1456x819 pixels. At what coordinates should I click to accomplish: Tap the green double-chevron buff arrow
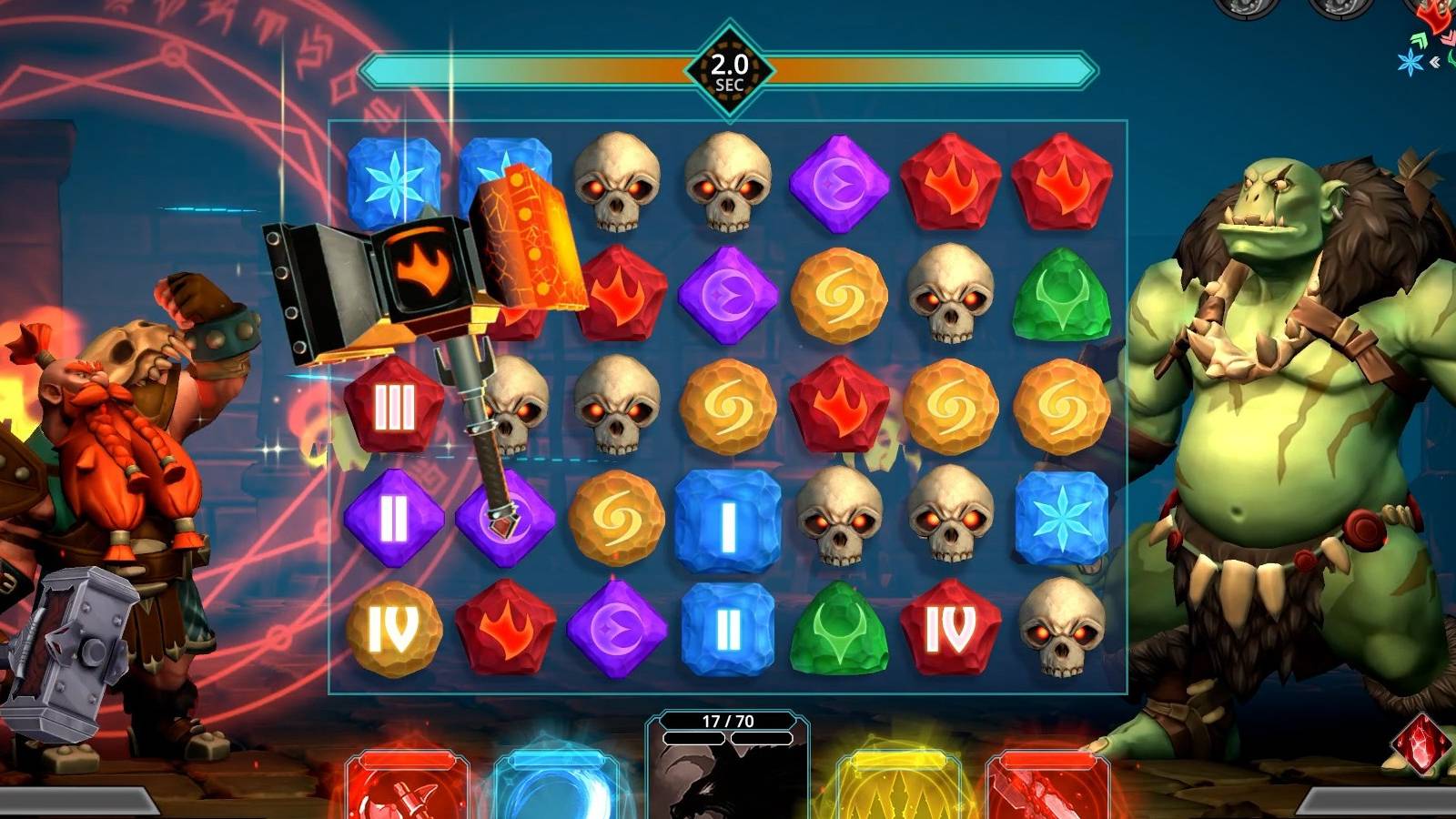[x=1419, y=40]
